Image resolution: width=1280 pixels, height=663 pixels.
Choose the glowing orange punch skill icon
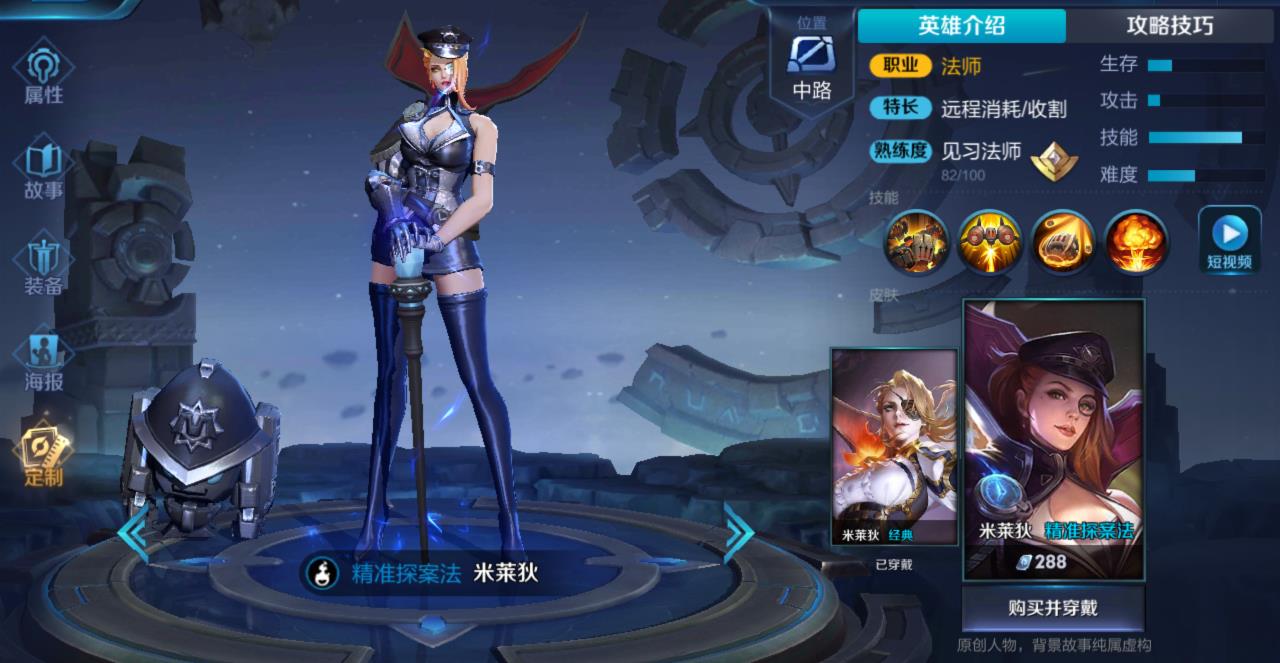(1062, 241)
